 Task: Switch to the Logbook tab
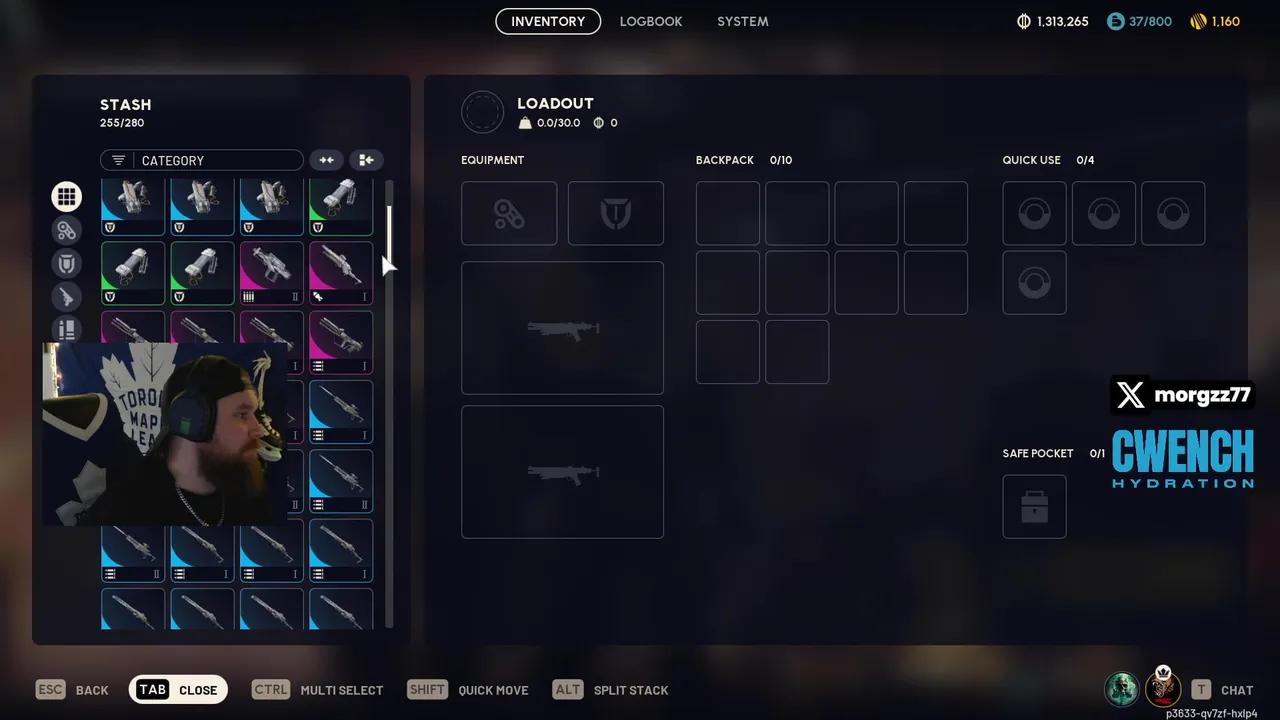coord(651,21)
